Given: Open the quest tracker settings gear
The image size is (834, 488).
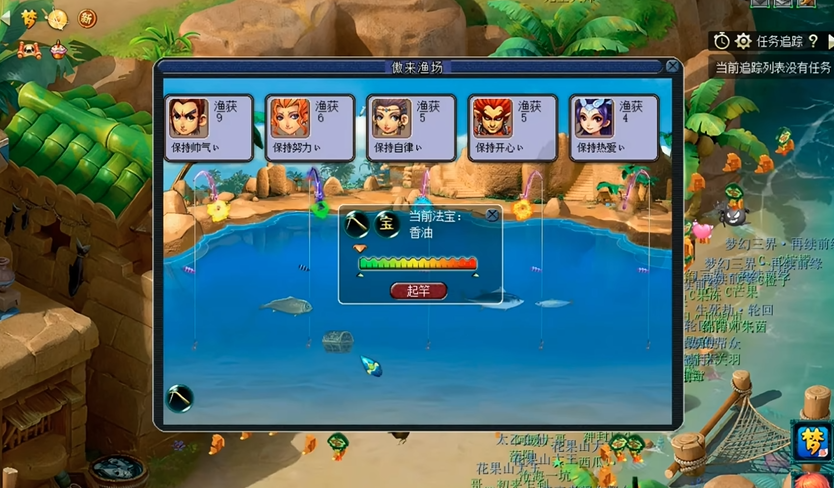Looking at the screenshot, I should click(743, 41).
